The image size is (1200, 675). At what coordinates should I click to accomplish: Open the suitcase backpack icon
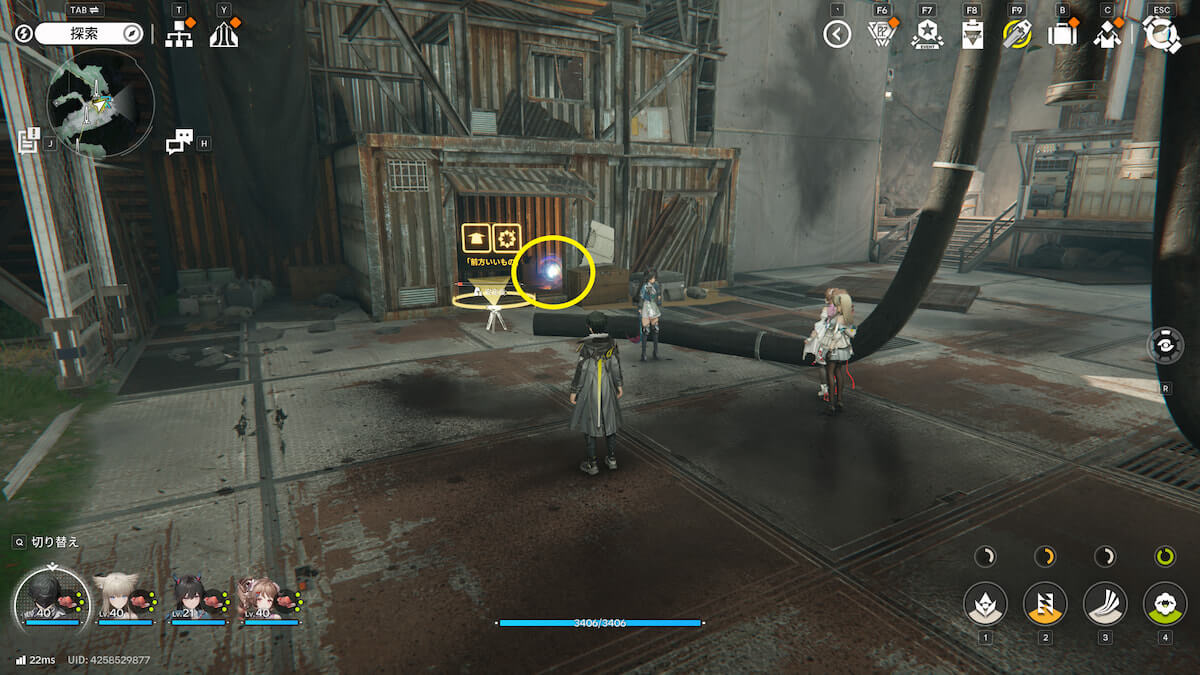1062,35
